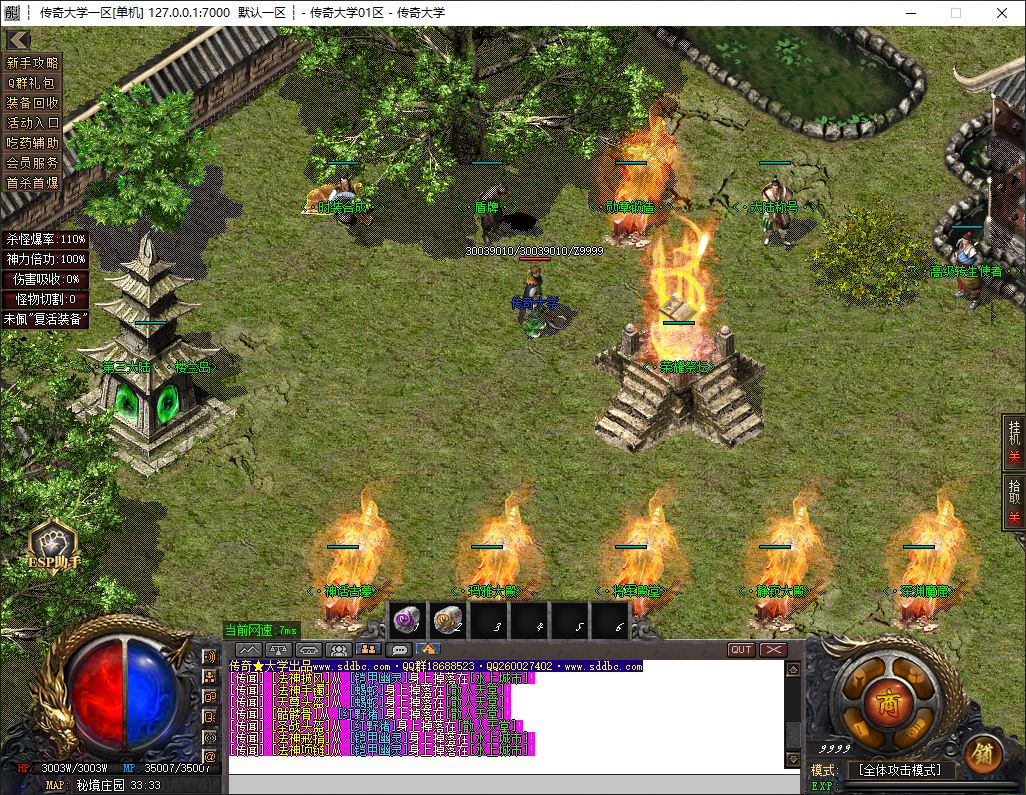Open the 活动入口 events entrance

tap(32, 123)
